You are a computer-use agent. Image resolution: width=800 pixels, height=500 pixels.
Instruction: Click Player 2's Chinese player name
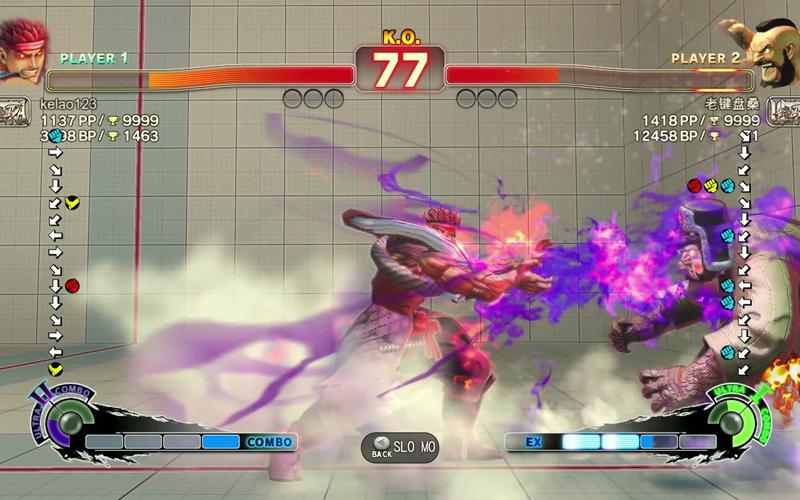tap(735, 103)
